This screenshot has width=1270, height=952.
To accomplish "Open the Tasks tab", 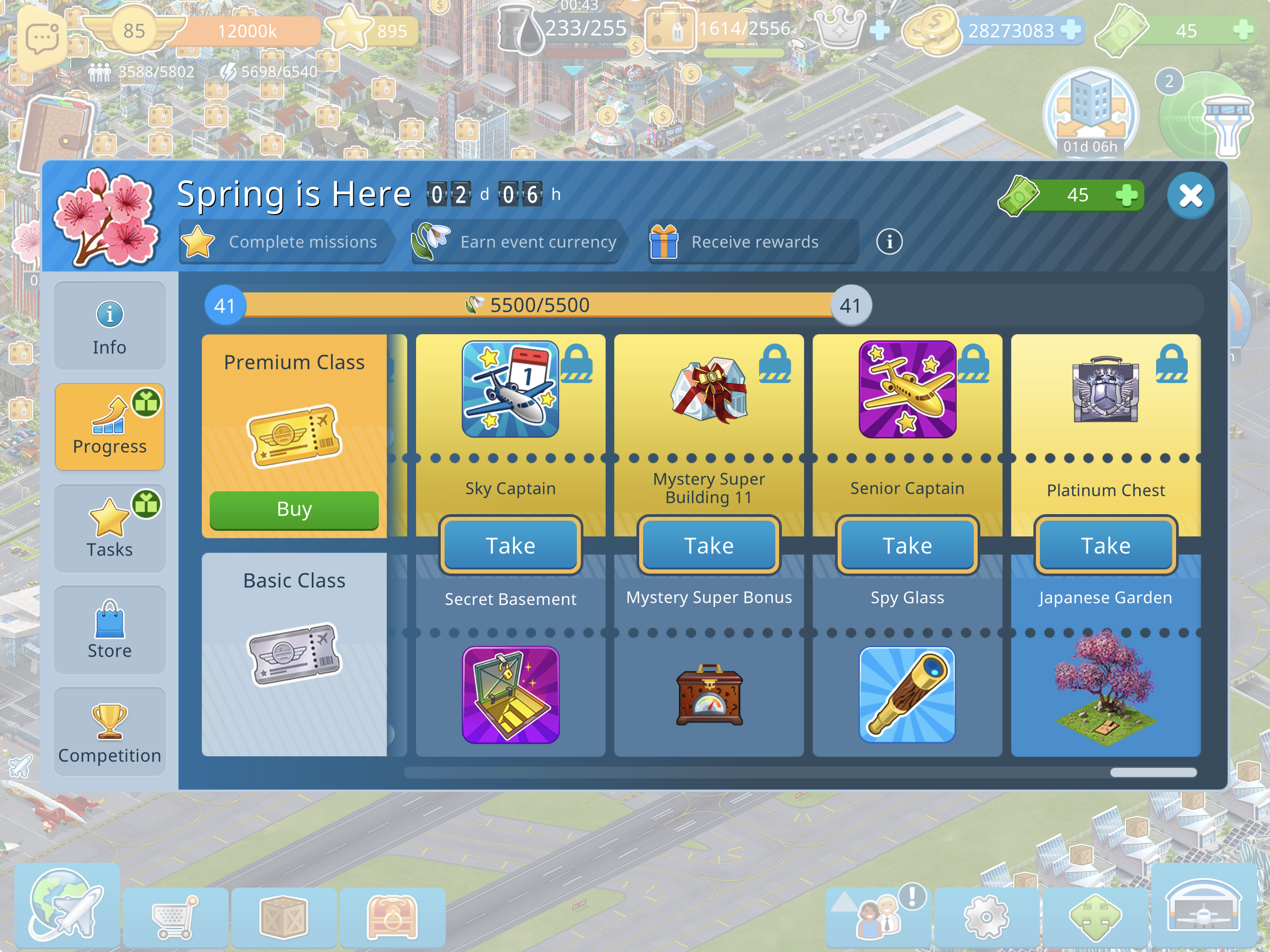I will (110, 529).
